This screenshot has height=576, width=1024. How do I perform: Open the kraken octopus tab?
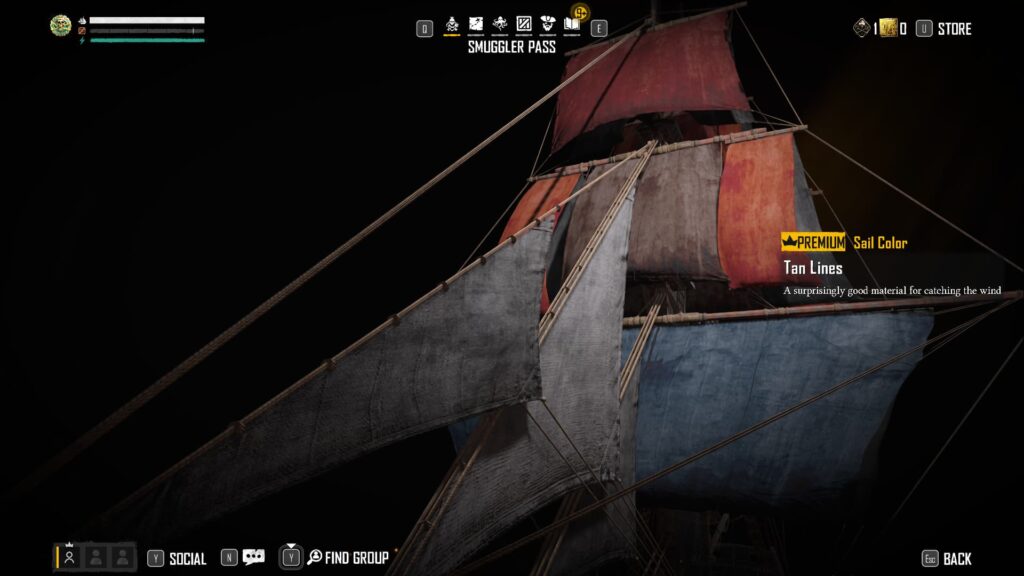pyautogui.click(x=500, y=24)
